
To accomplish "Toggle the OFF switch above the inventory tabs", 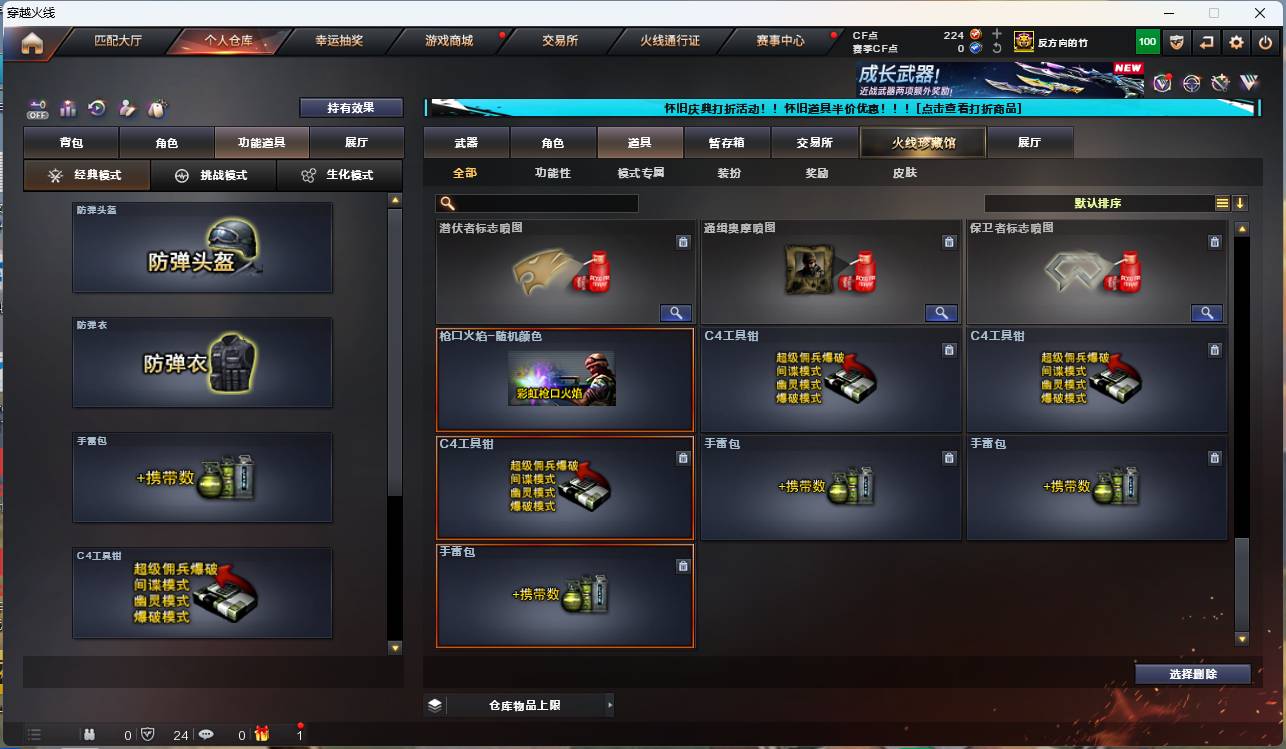I will (x=37, y=110).
